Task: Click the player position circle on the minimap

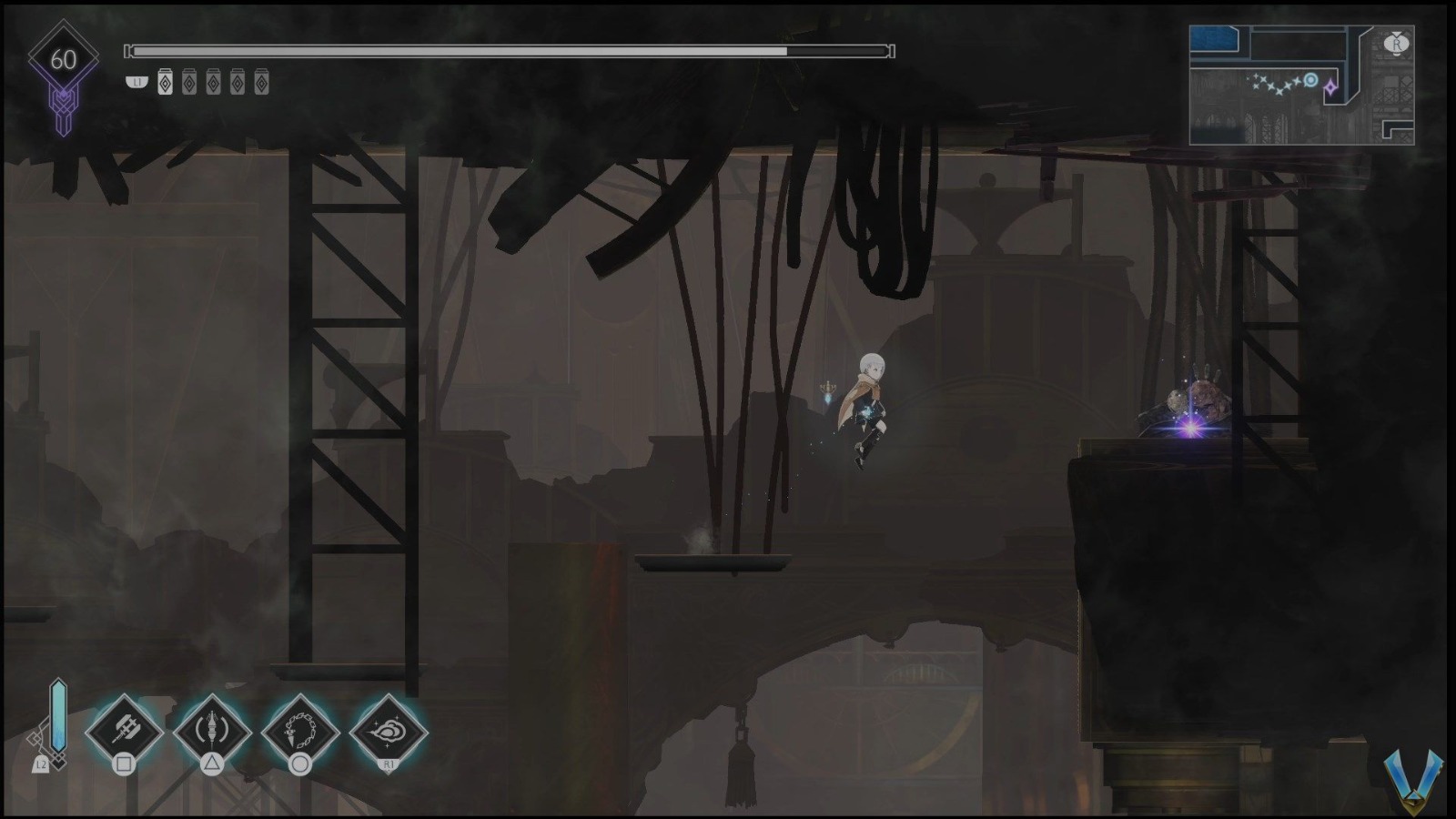Action: (x=1310, y=80)
